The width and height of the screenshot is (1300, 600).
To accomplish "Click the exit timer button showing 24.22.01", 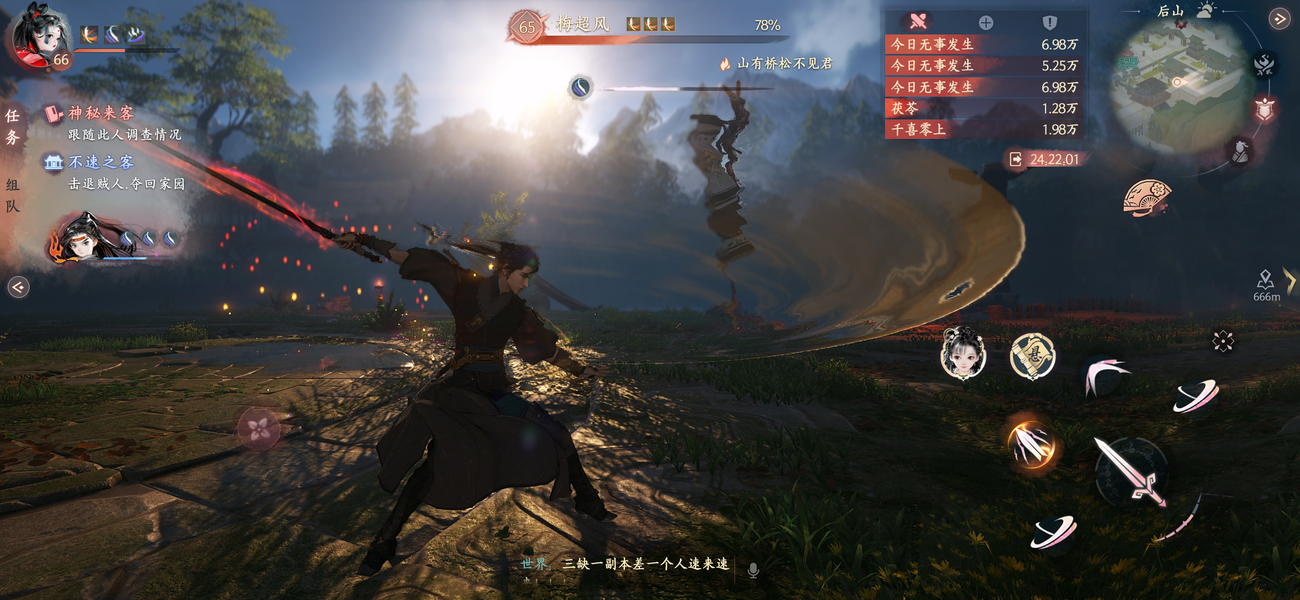I will coord(1046,159).
